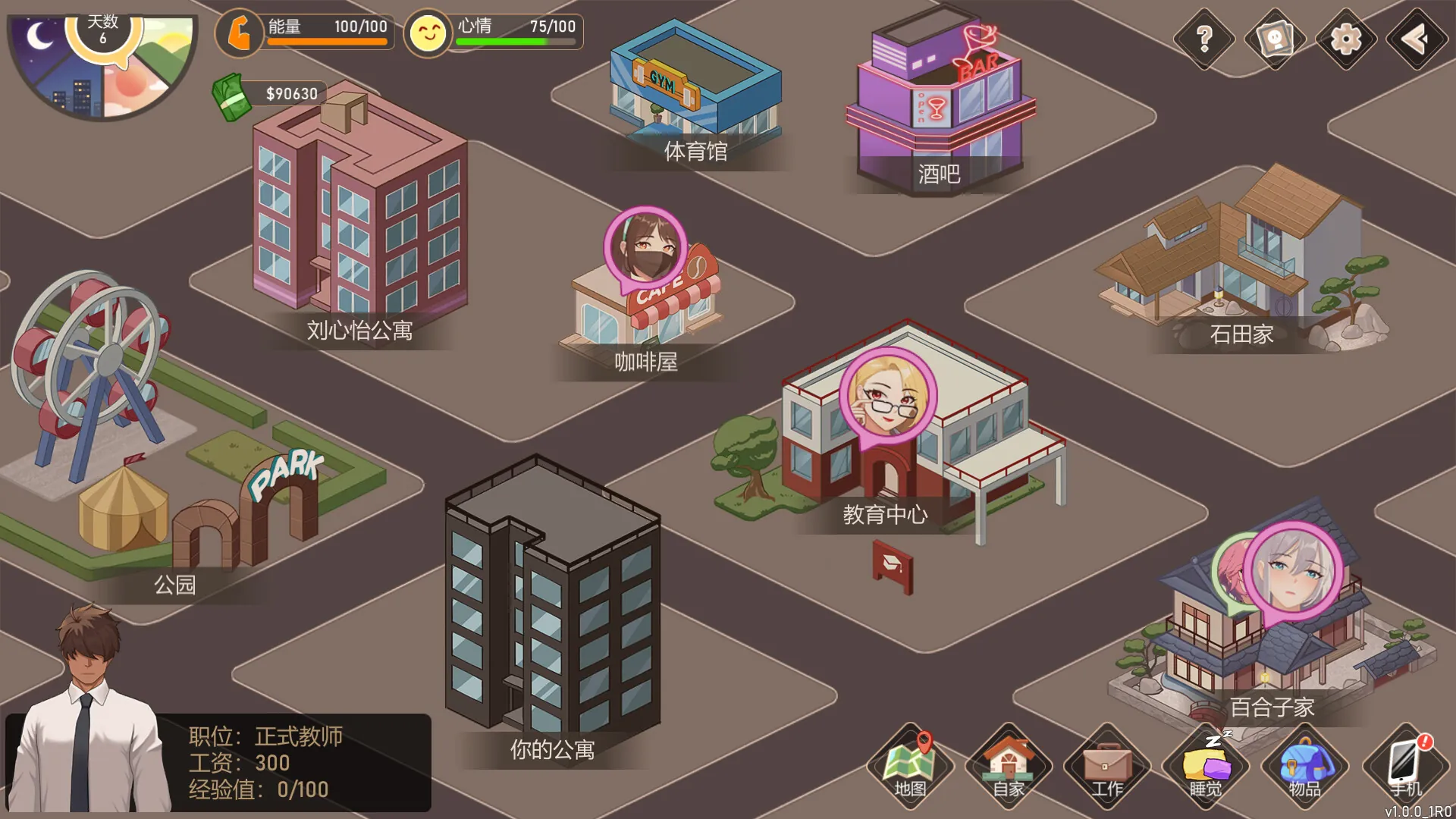Click the help question mark icon
The height and width of the screenshot is (819, 1456).
[1203, 39]
